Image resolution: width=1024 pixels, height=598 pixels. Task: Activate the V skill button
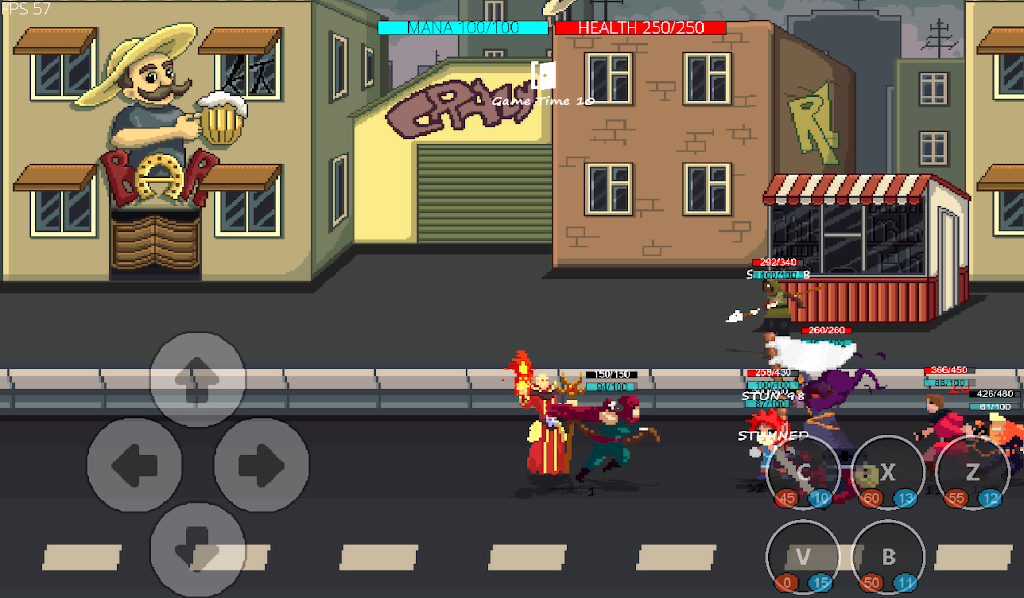pos(803,558)
